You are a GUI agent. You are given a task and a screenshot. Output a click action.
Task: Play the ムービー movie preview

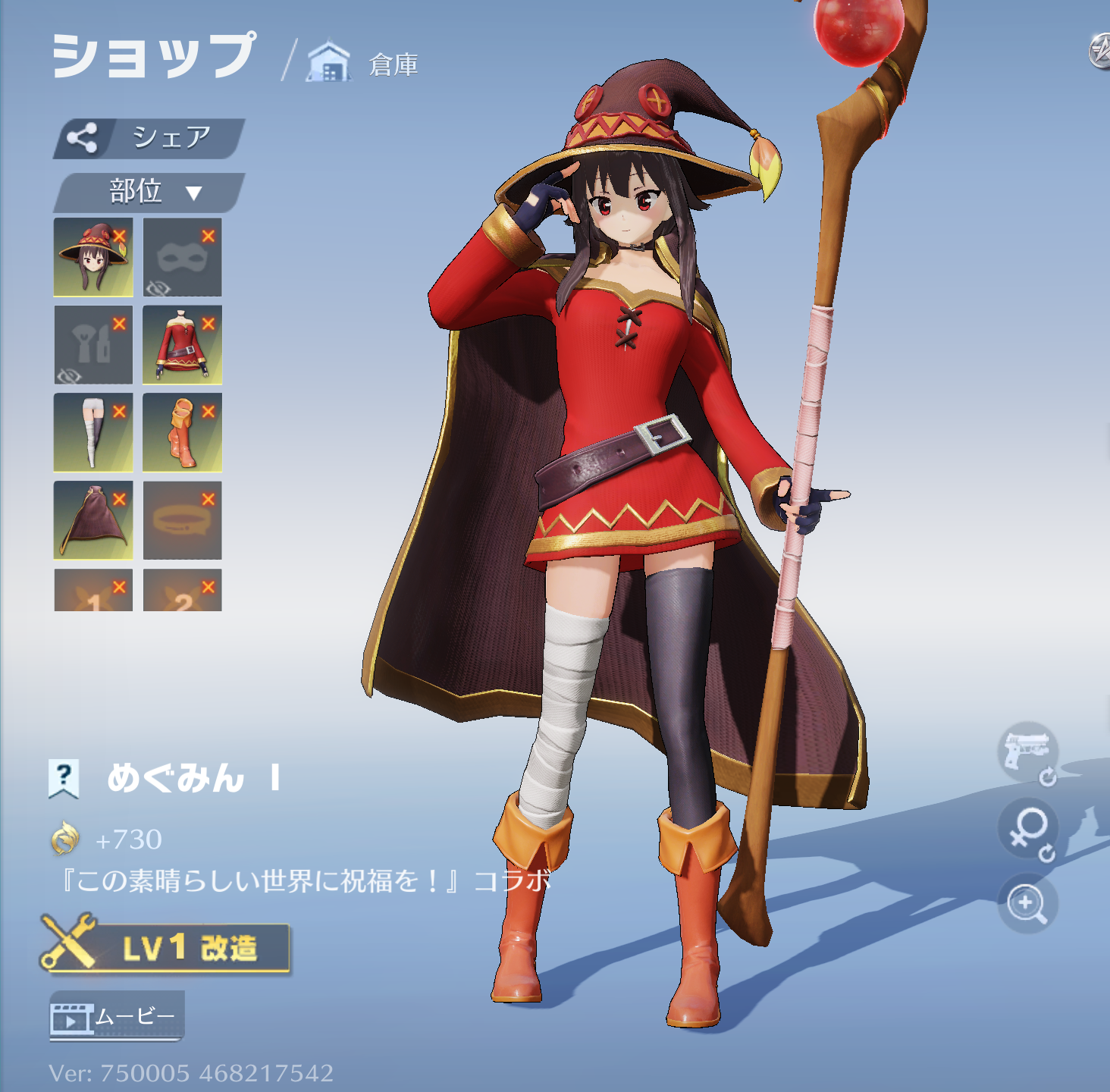(117, 1016)
